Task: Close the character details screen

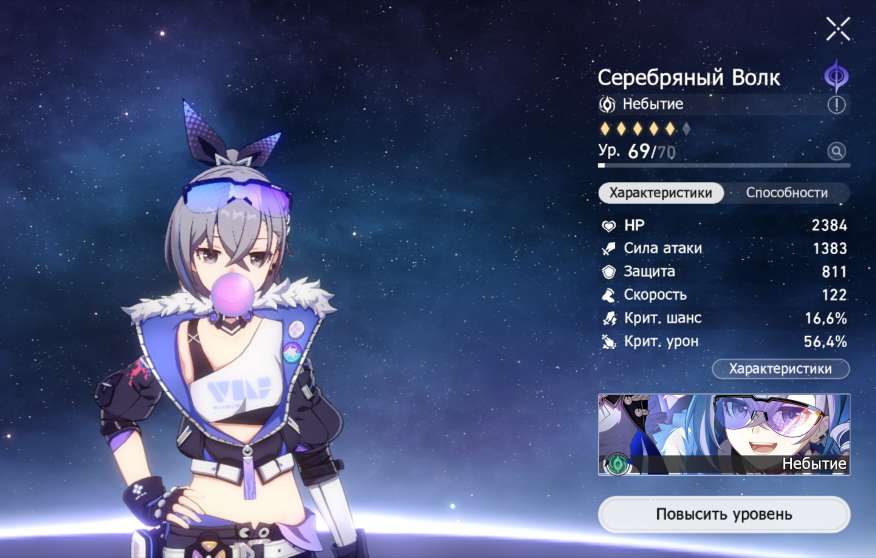Action: [838, 29]
